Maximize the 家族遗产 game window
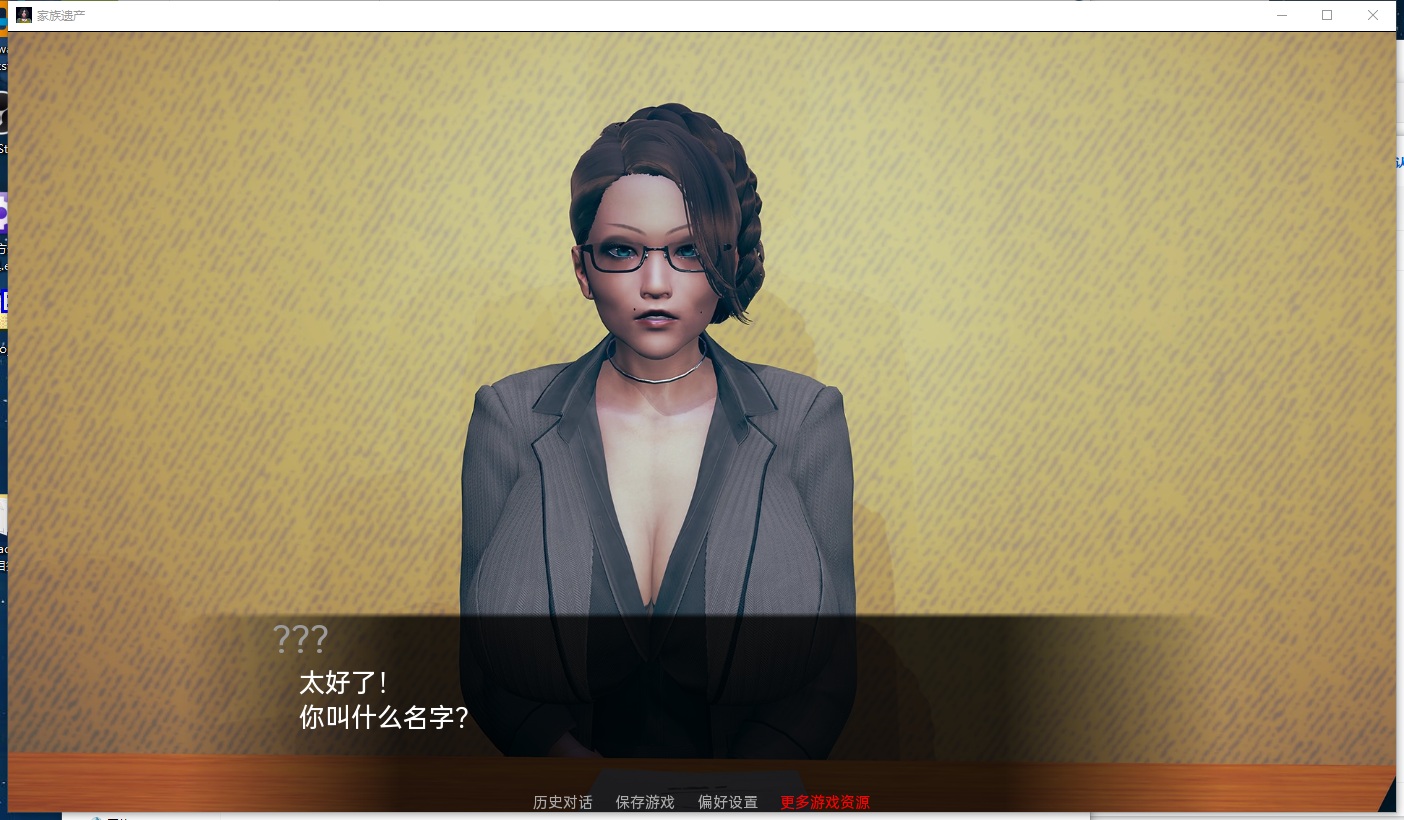The height and width of the screenshot is (820, 1404). click(x=1327, y=15)
